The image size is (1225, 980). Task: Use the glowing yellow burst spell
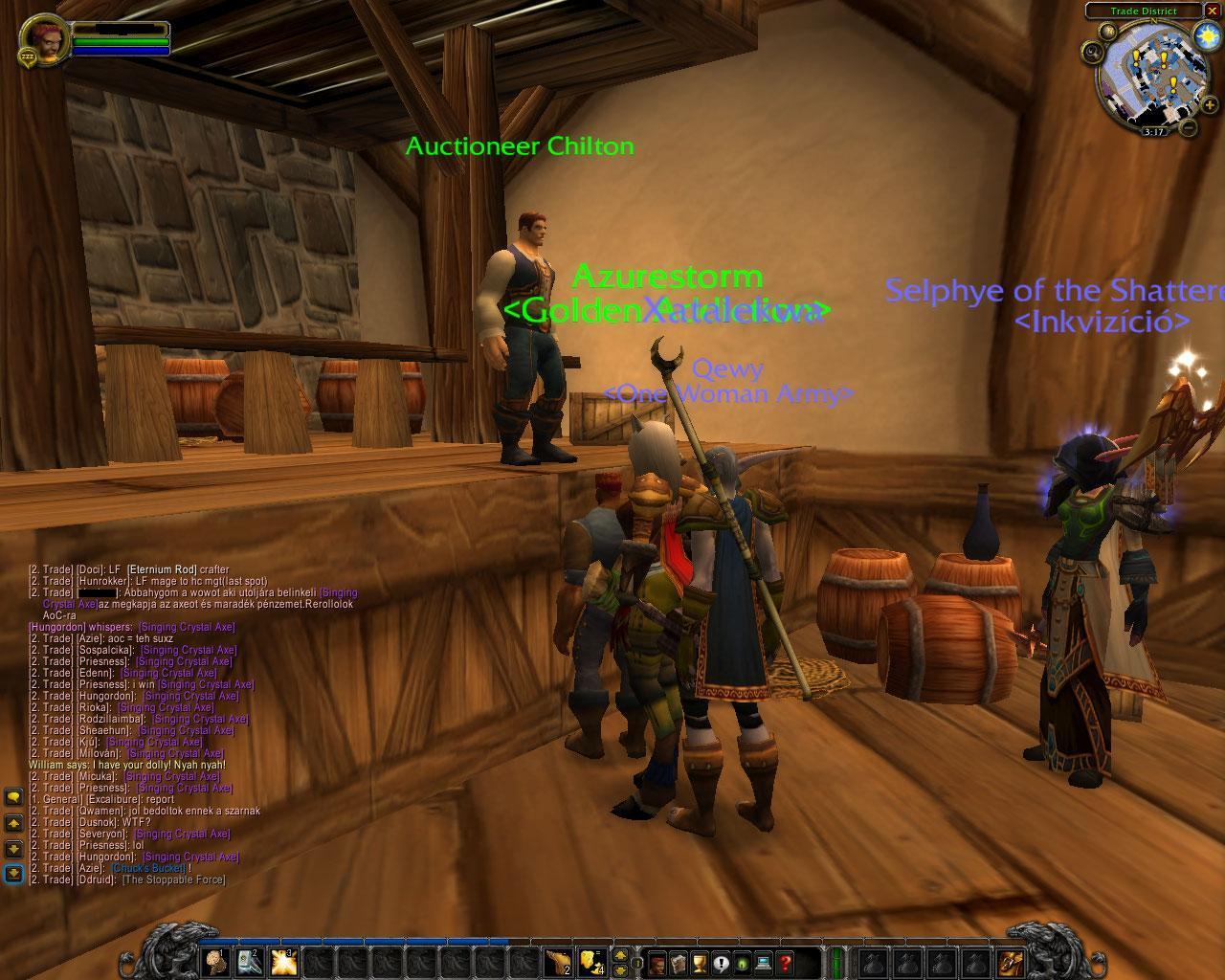point(283,961)
